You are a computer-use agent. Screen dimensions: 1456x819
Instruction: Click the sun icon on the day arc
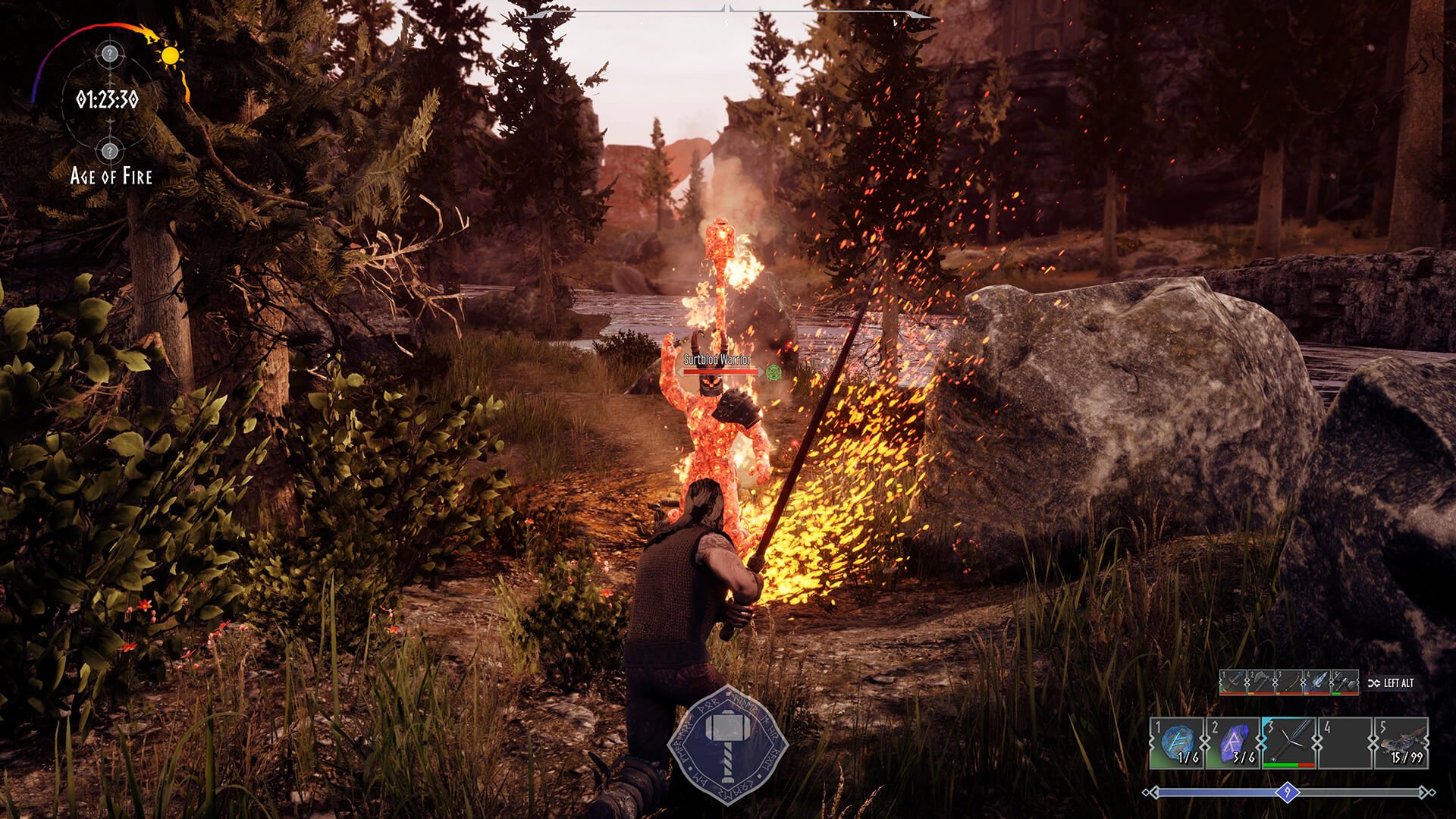(170, 55)
